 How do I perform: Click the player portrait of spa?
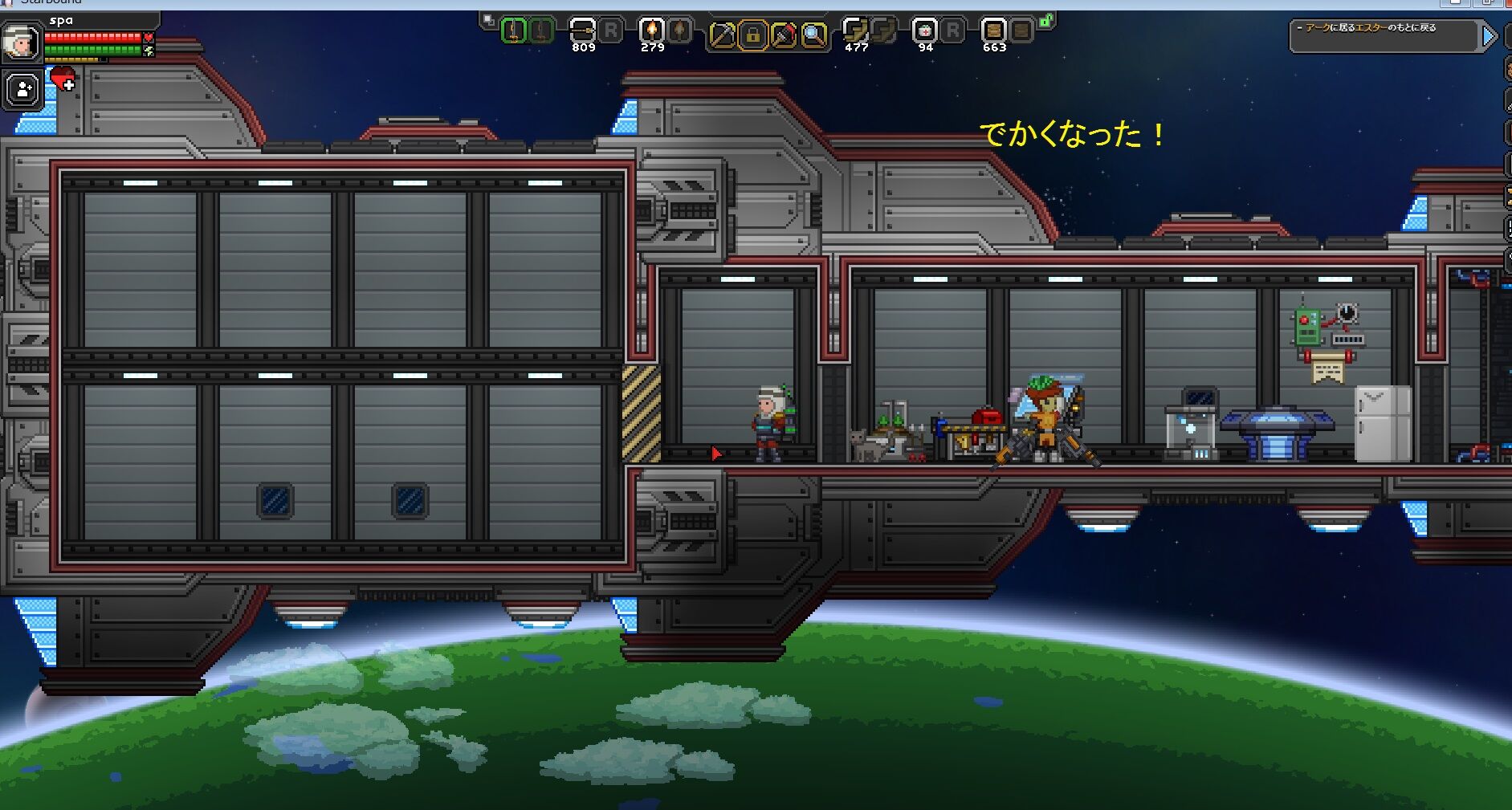click(23, 40)
